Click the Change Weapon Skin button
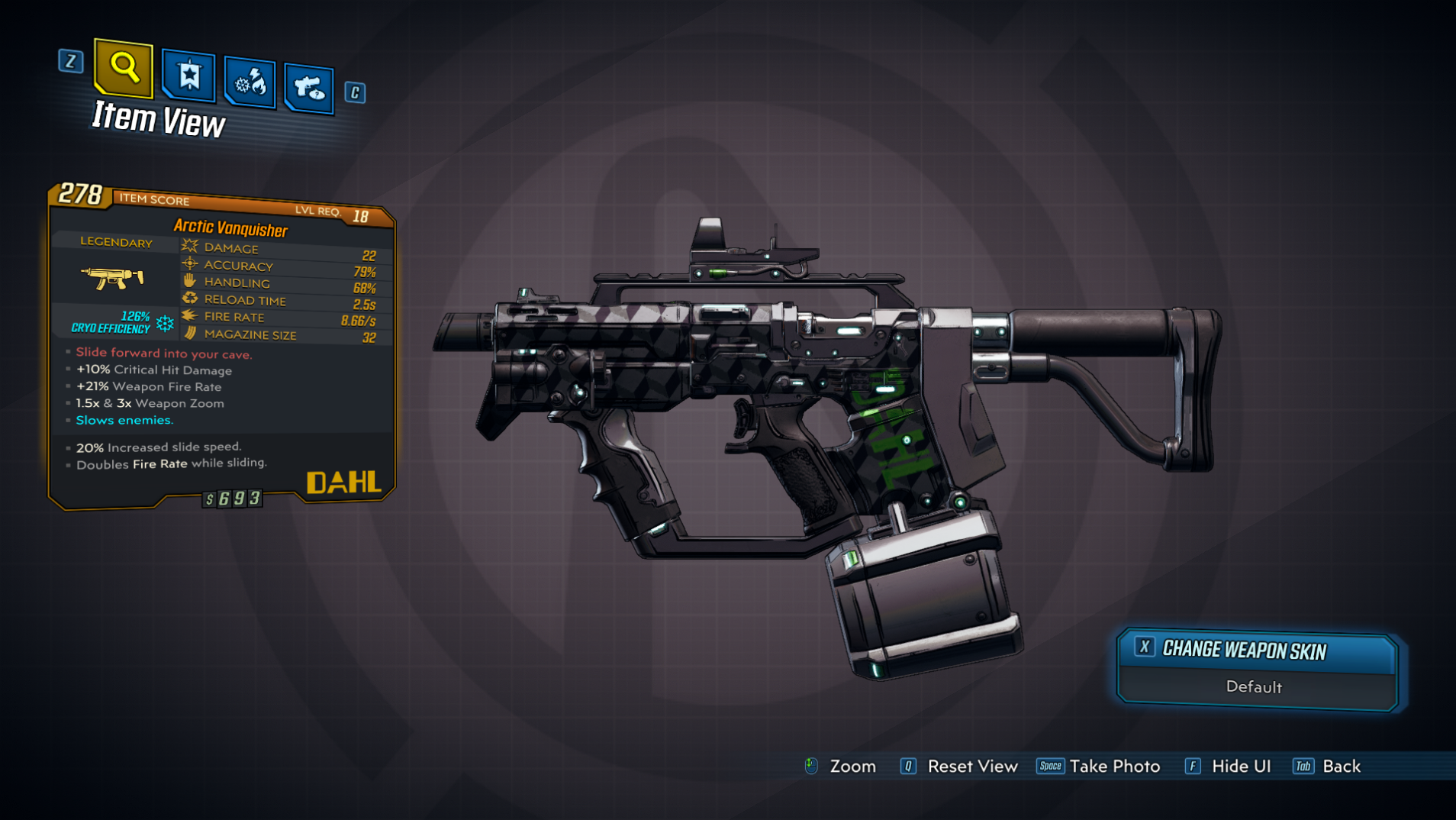Image resolution: width=1456 pixels, height=820 pixels. click(x=1257, y=651)
